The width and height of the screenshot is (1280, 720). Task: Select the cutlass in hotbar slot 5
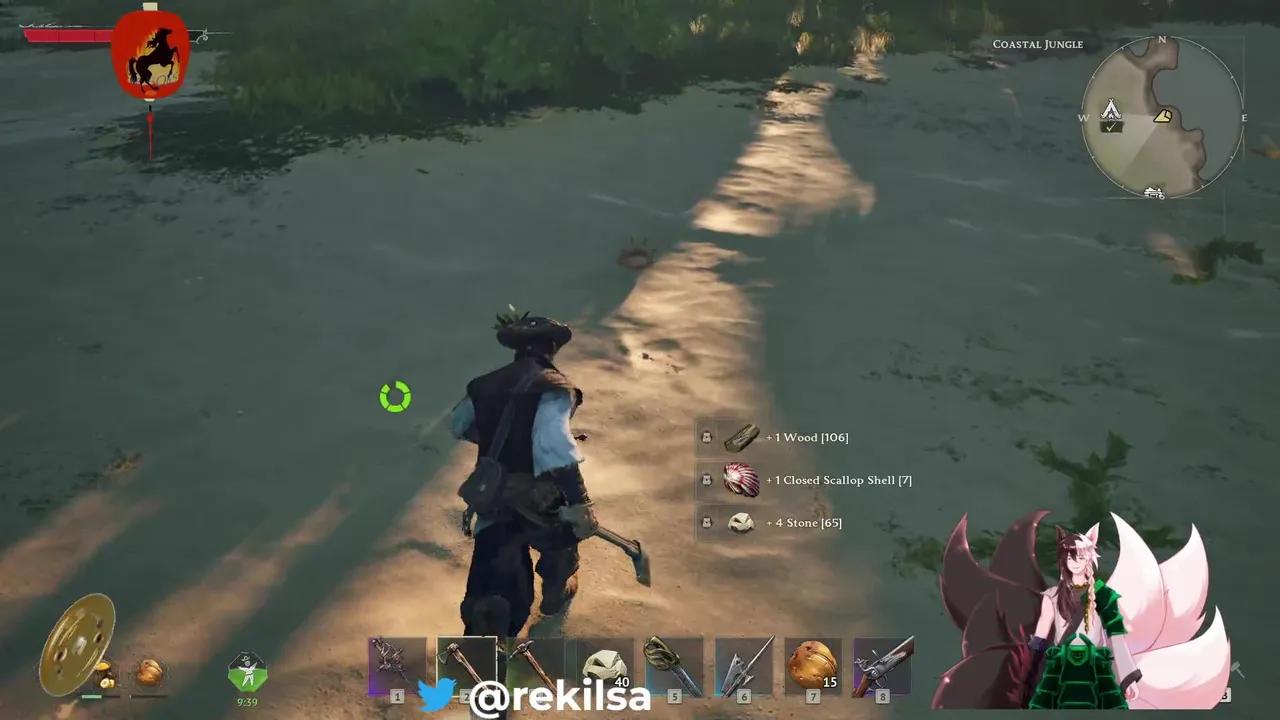point(675,663)
